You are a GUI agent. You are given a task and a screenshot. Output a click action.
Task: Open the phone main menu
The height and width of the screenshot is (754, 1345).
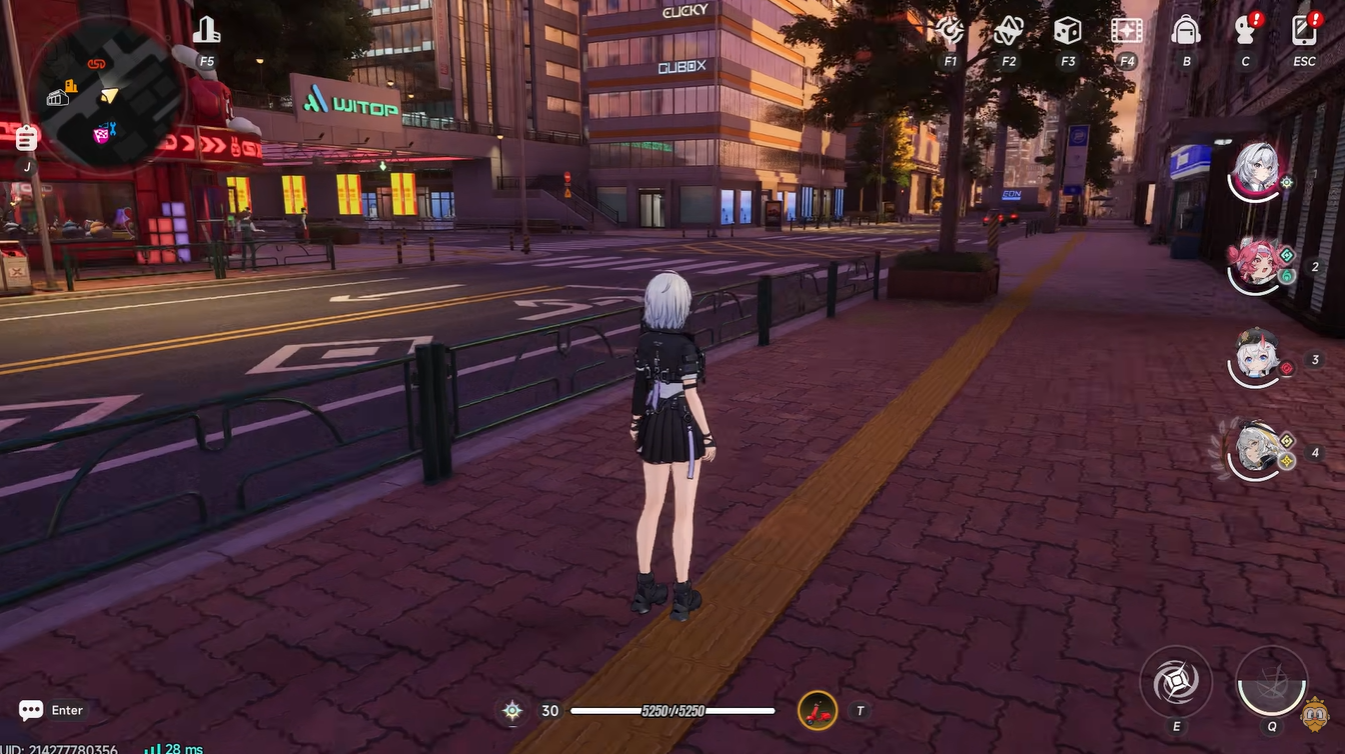pyautogui.click(x=1304, y=31)
